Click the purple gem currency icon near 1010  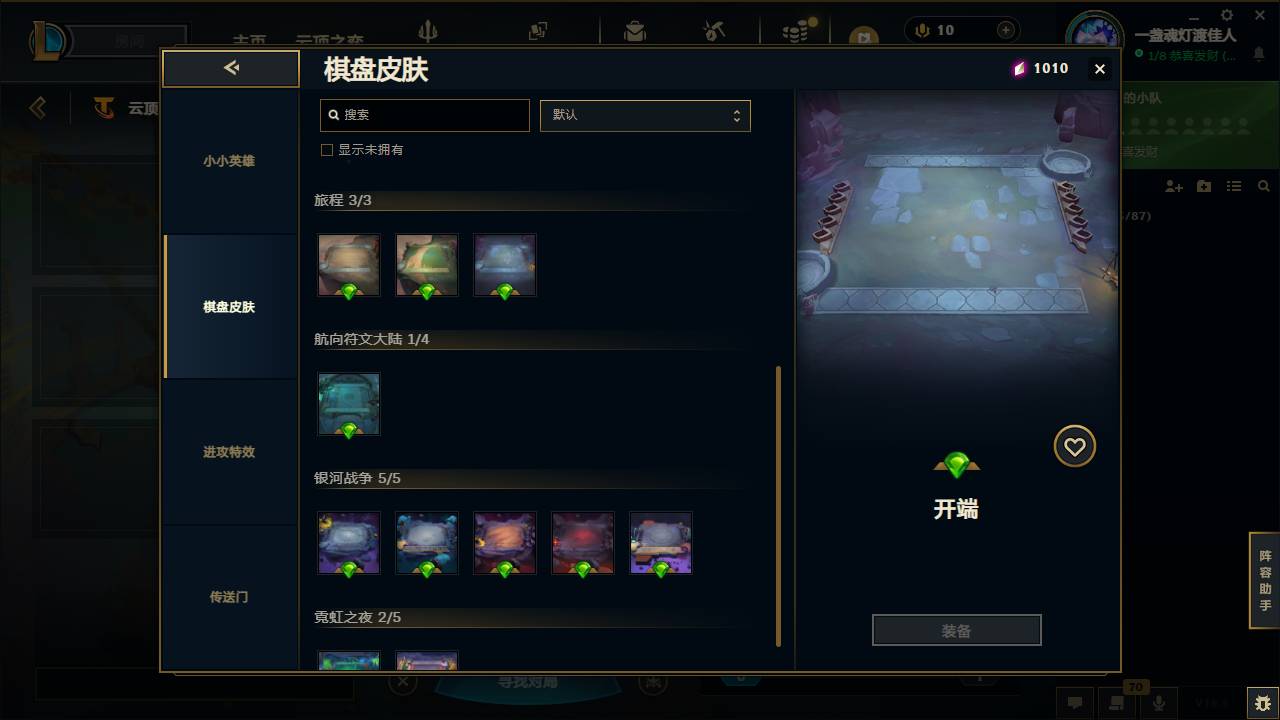click(1019, 69)
